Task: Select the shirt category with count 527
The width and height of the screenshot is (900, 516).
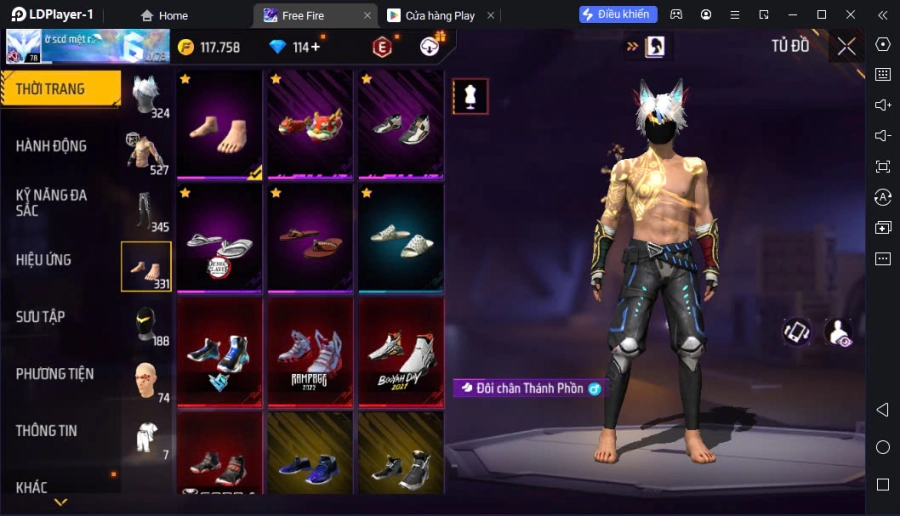Action: 147,152
